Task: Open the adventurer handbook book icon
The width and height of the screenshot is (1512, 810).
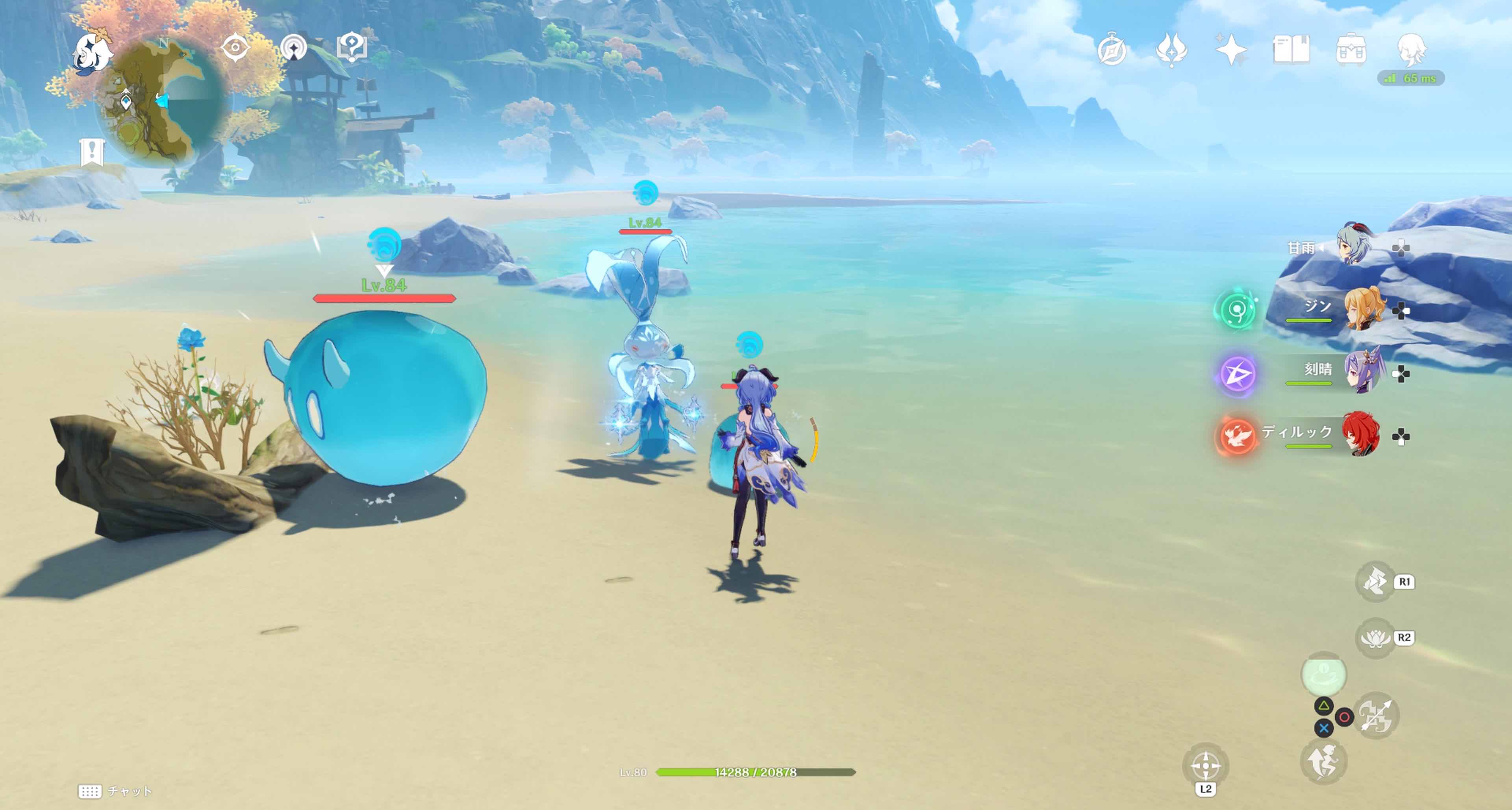Action: click(x=1291, y=50)
